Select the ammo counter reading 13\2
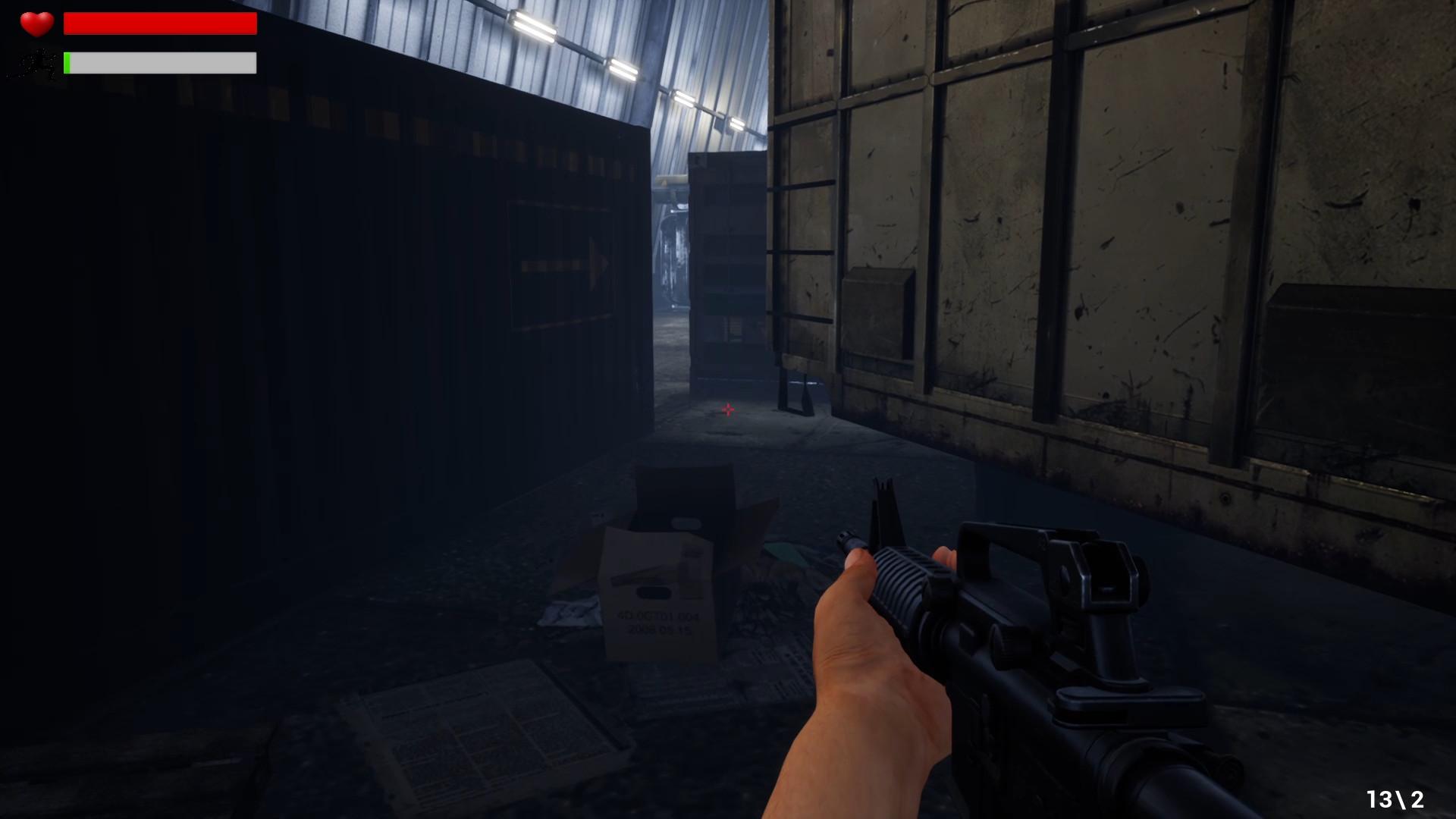Screen dimensions: 1456x819 tap(1396, 797)
